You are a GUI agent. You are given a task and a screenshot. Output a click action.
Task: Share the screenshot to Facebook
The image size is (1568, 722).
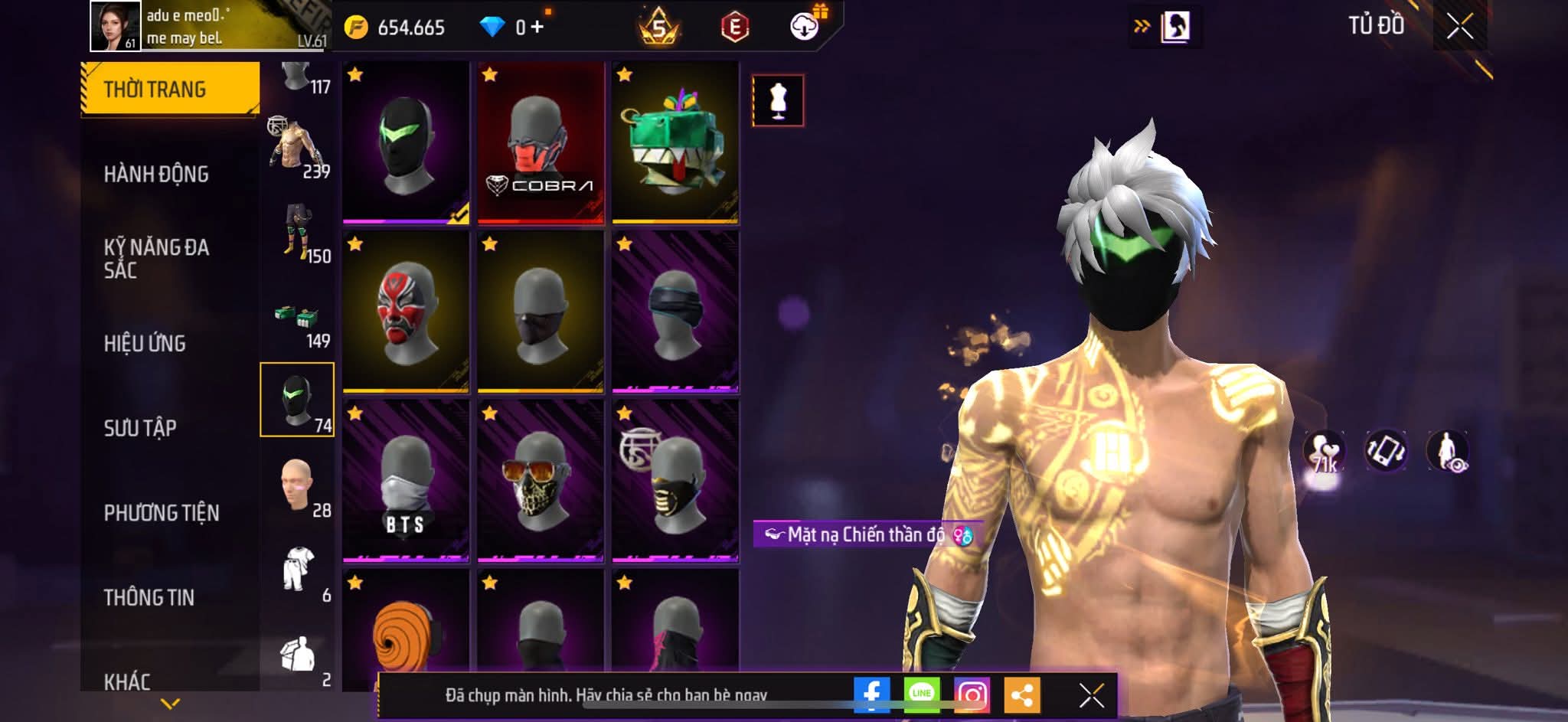tap(871, 695)
